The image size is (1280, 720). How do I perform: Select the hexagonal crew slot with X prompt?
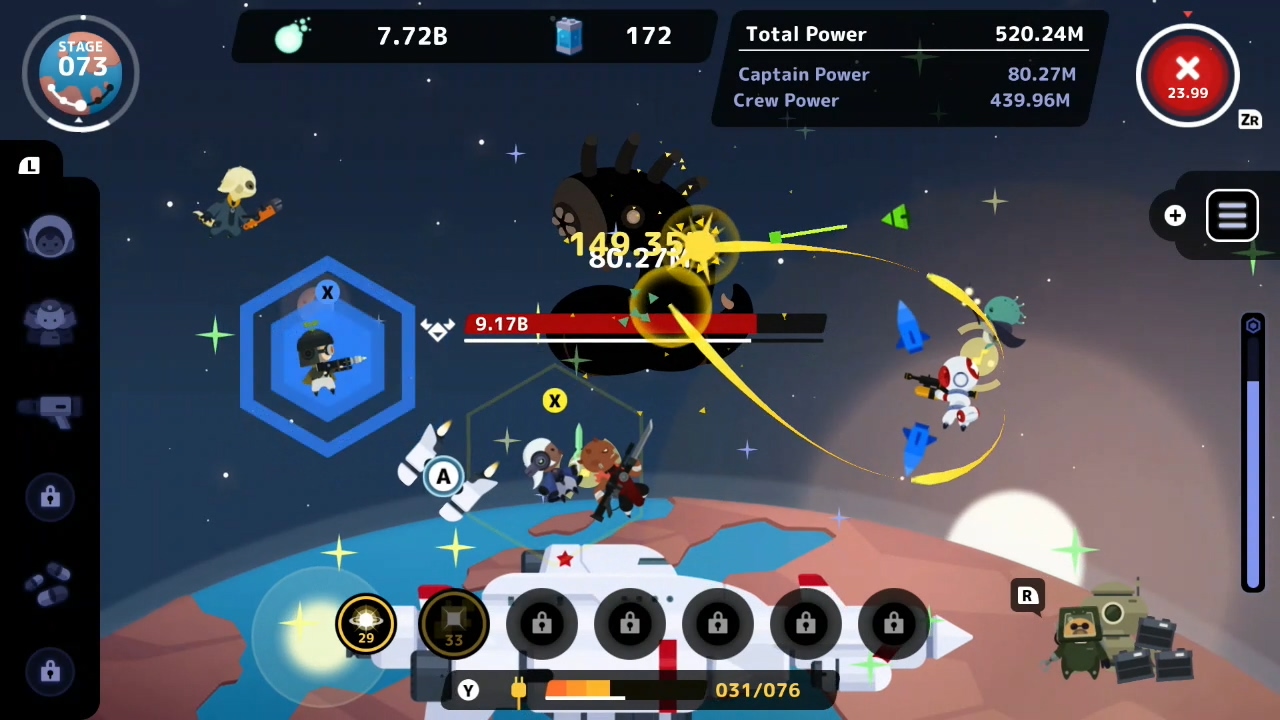click(x=327, y=355)
